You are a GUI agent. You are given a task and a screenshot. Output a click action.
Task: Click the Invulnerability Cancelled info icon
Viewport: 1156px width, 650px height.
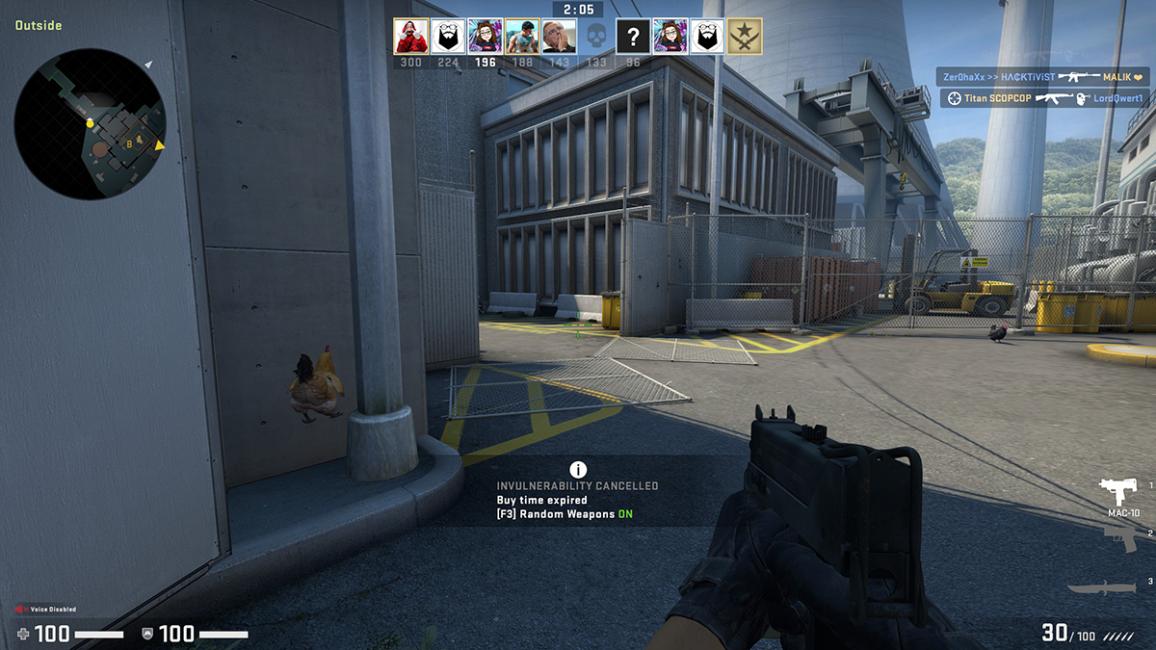(x=578, y=469)
